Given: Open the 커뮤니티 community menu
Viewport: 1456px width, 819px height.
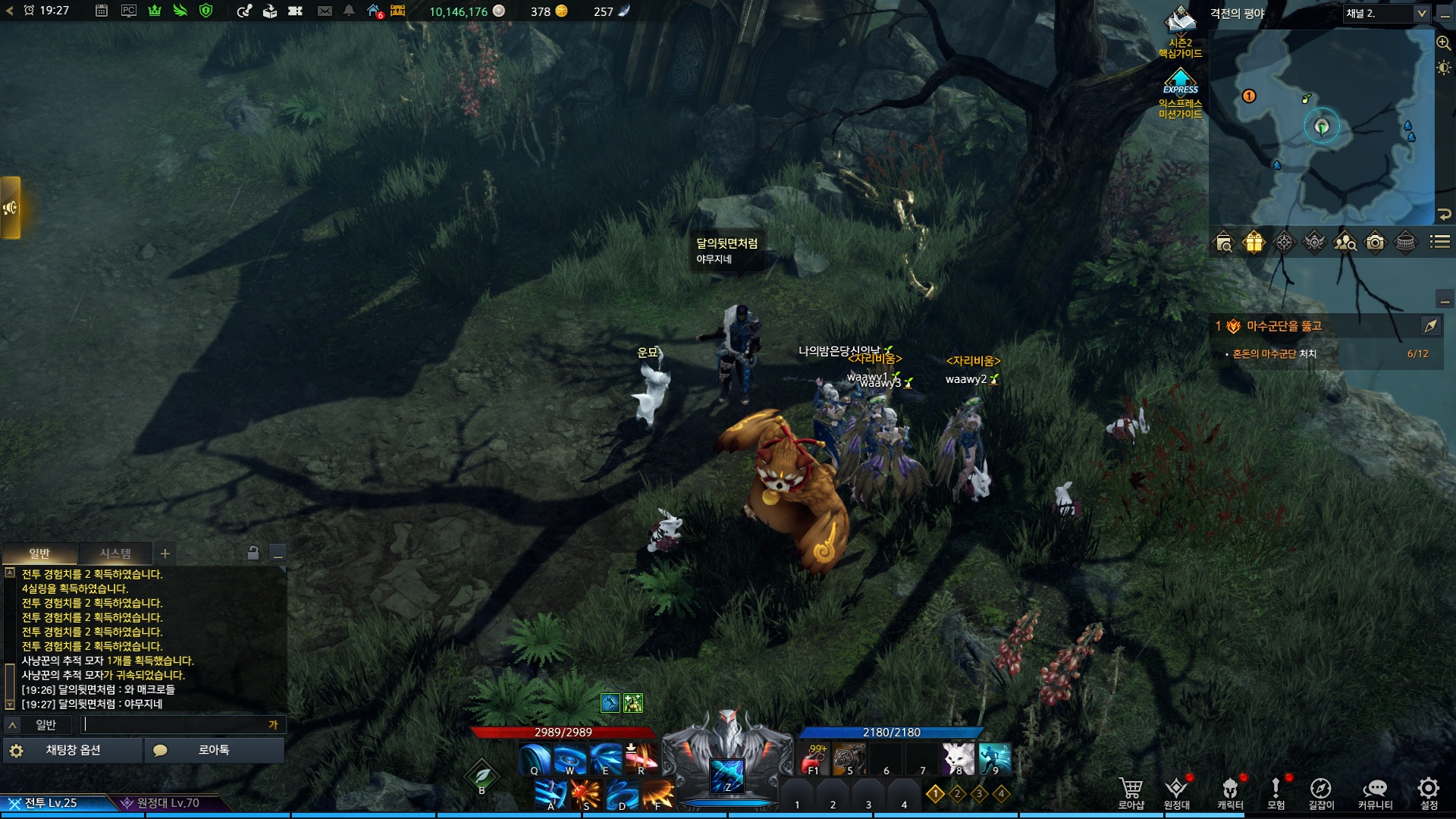Looking at the screenshot, I should [1375, 792].
